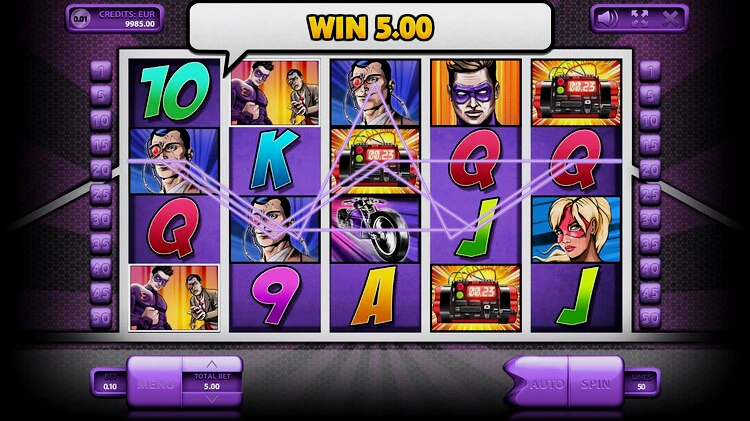The width and height of the screenshot is (750, 421).
Task: Decrease total bet with the down arrow
Action: [211, 398]
